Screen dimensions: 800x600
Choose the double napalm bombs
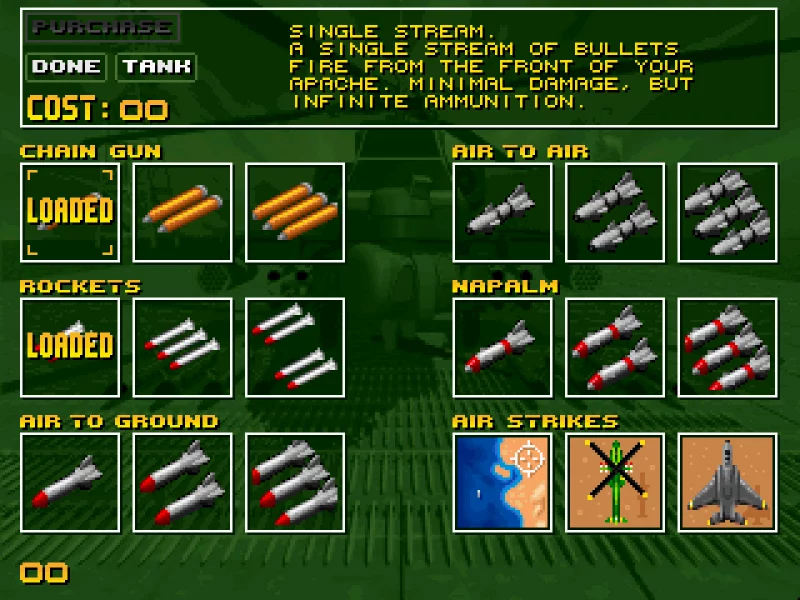point(614,346)
